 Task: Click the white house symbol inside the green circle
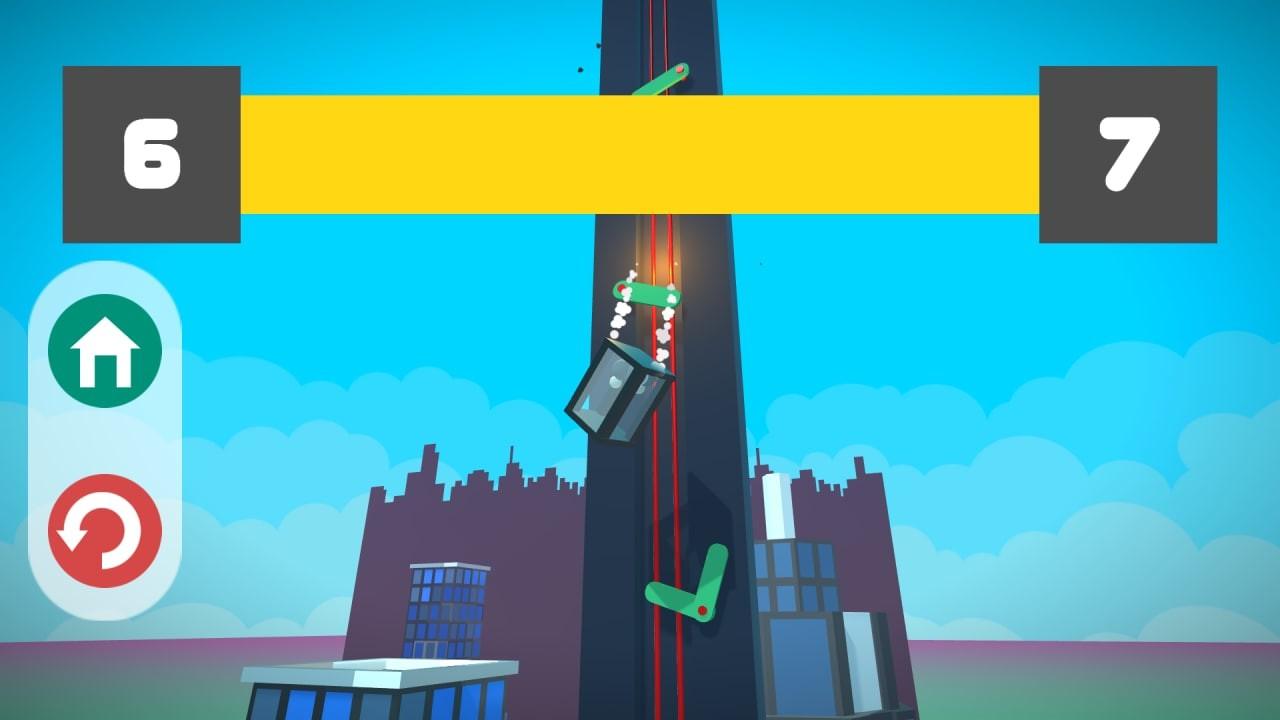click(x=103, y=350)
